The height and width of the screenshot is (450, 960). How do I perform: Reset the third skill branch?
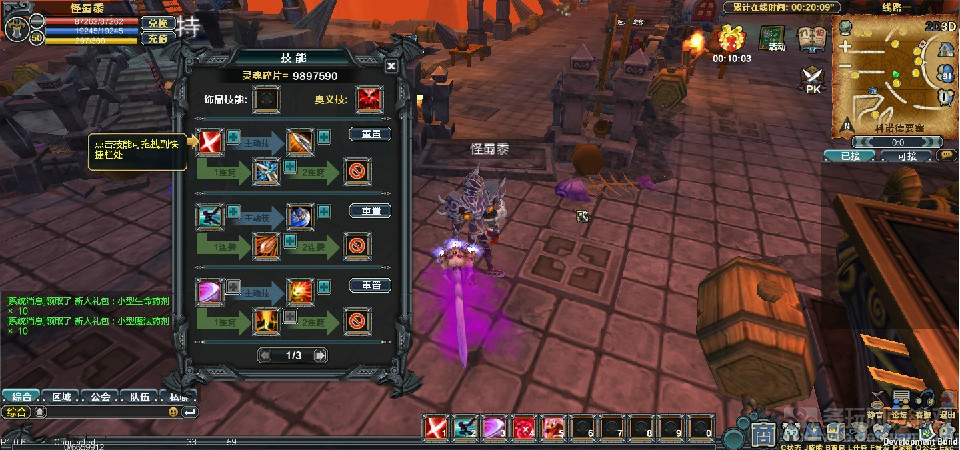(x=369, y=286)
